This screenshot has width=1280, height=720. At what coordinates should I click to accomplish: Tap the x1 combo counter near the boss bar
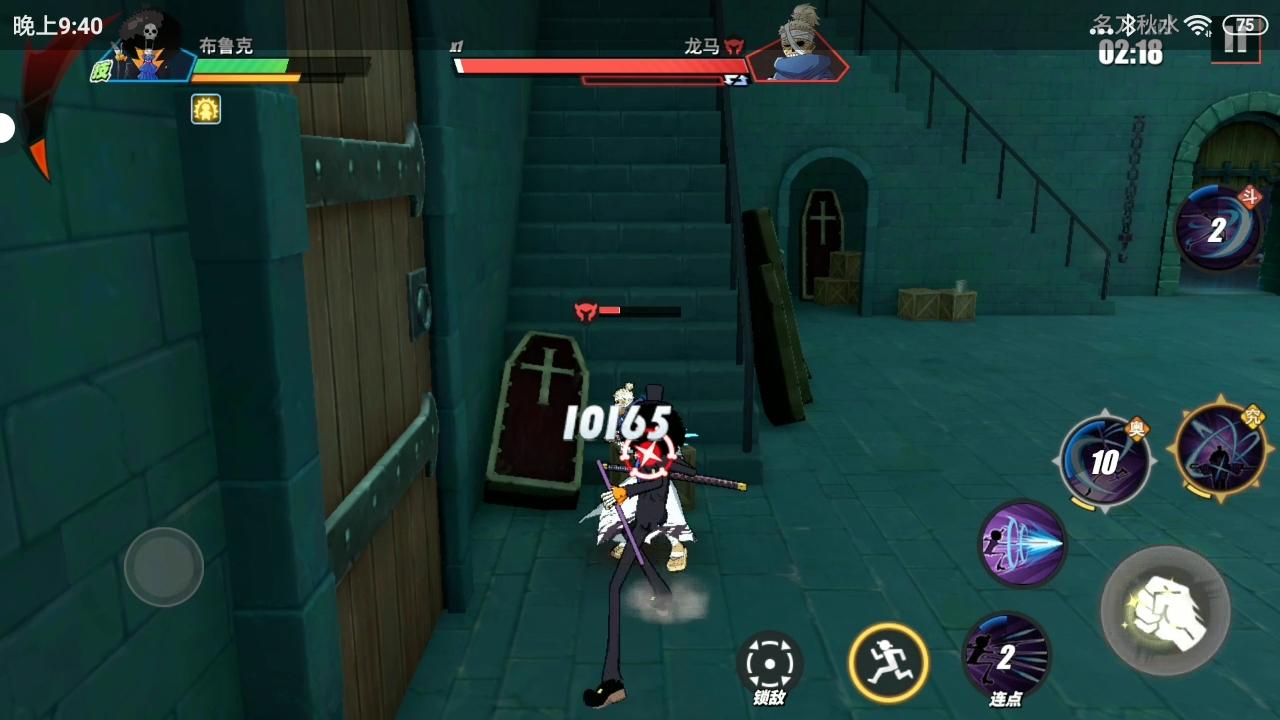point(458,46)
